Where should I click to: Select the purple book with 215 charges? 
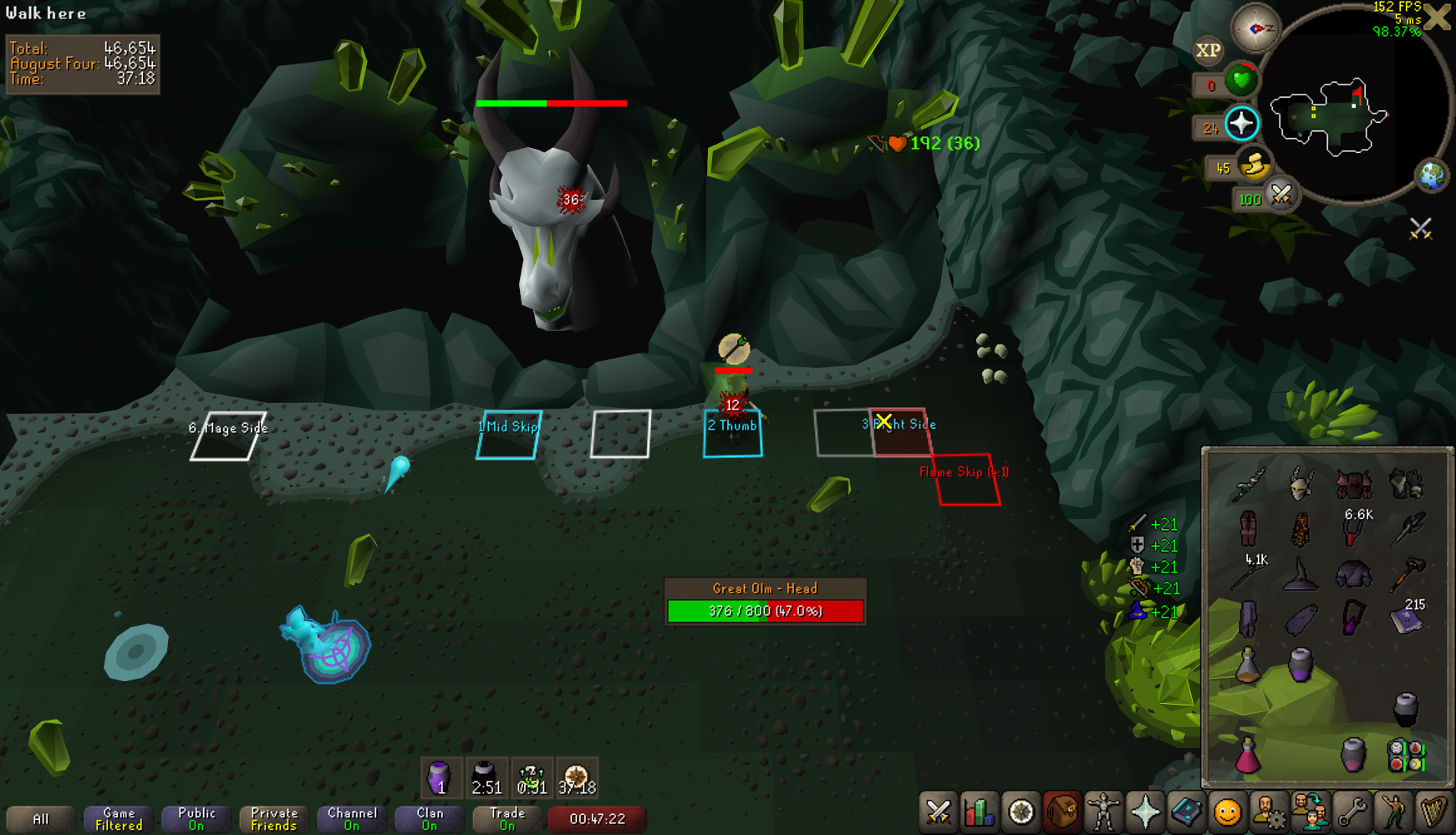click(x=1406, y=619)
